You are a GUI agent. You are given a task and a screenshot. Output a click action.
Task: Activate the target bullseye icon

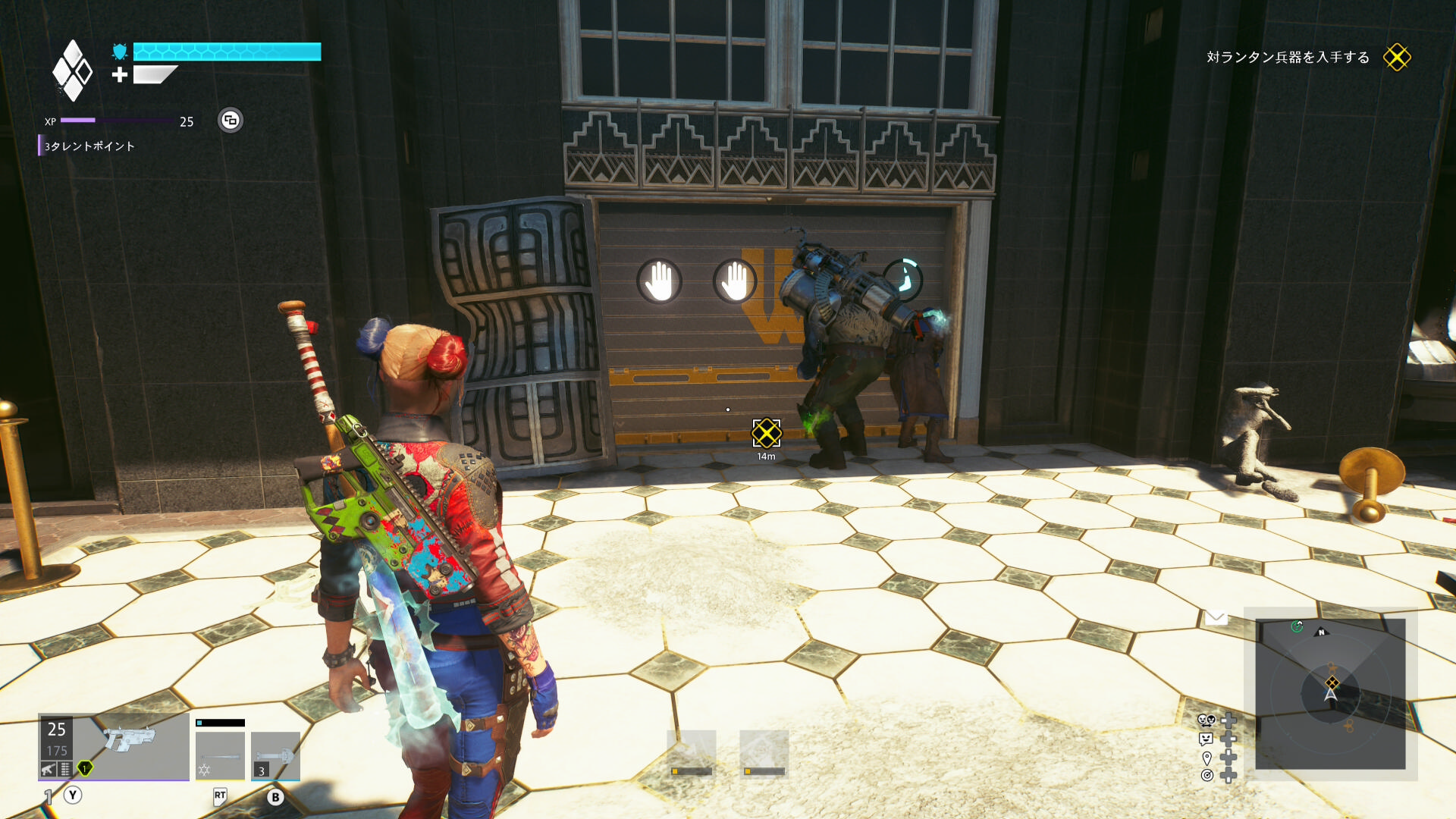tap(1207, 775)
